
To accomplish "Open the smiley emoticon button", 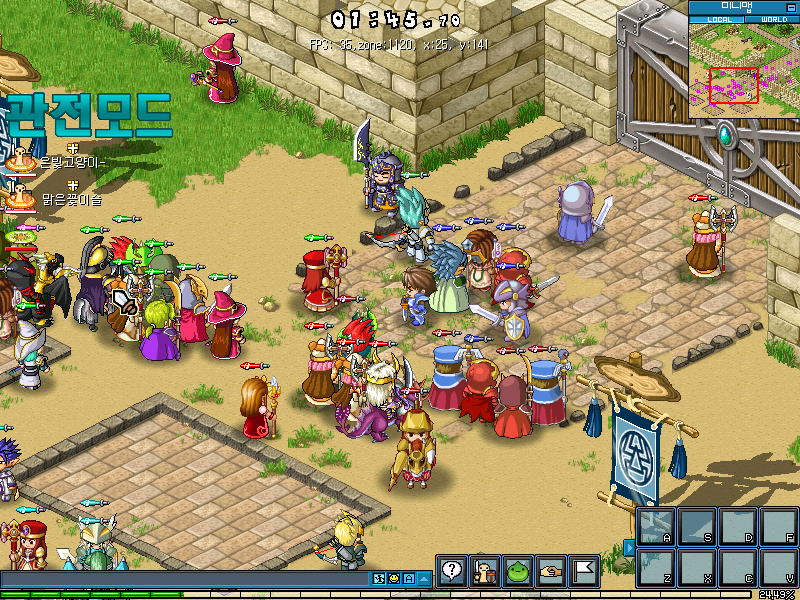I will click(x=394, y=578).
